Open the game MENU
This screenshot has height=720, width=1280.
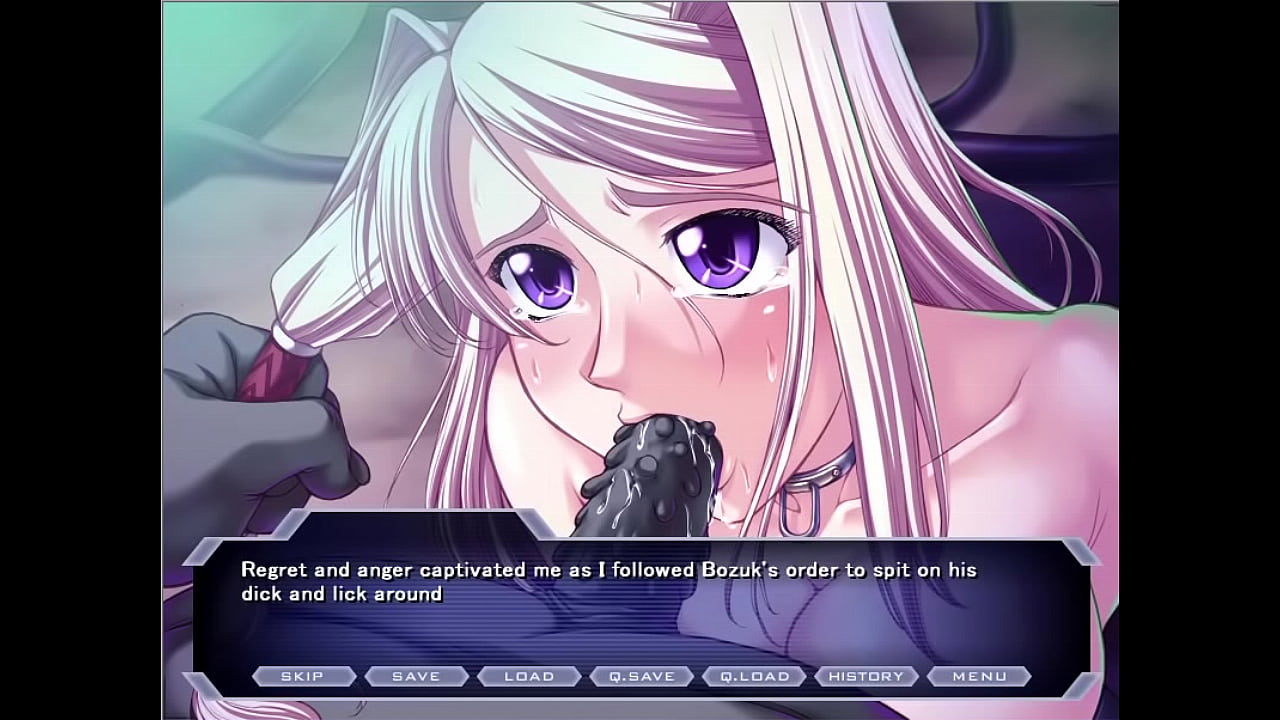click(979, 676)
